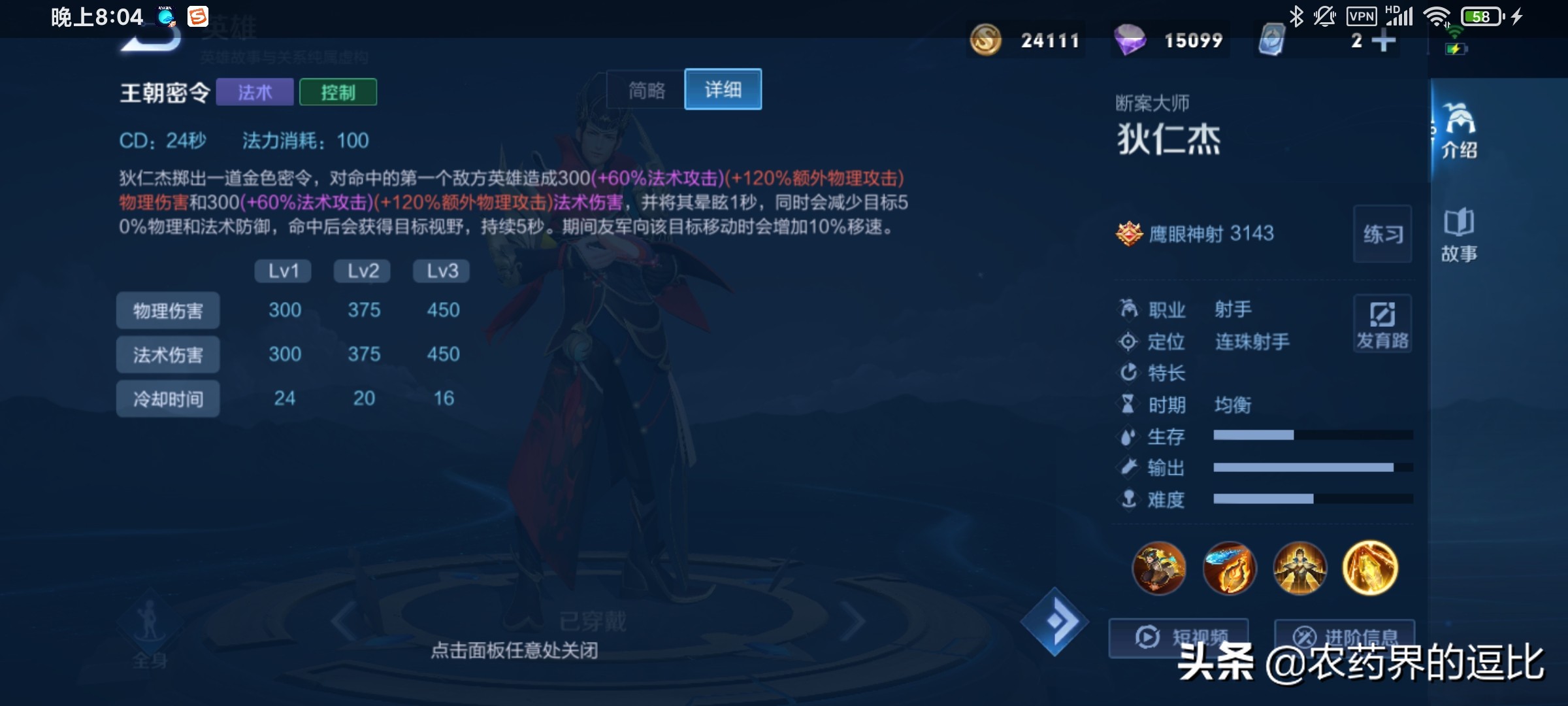
Task: Open the 故事 story tab
Action: click(1459, 235)
